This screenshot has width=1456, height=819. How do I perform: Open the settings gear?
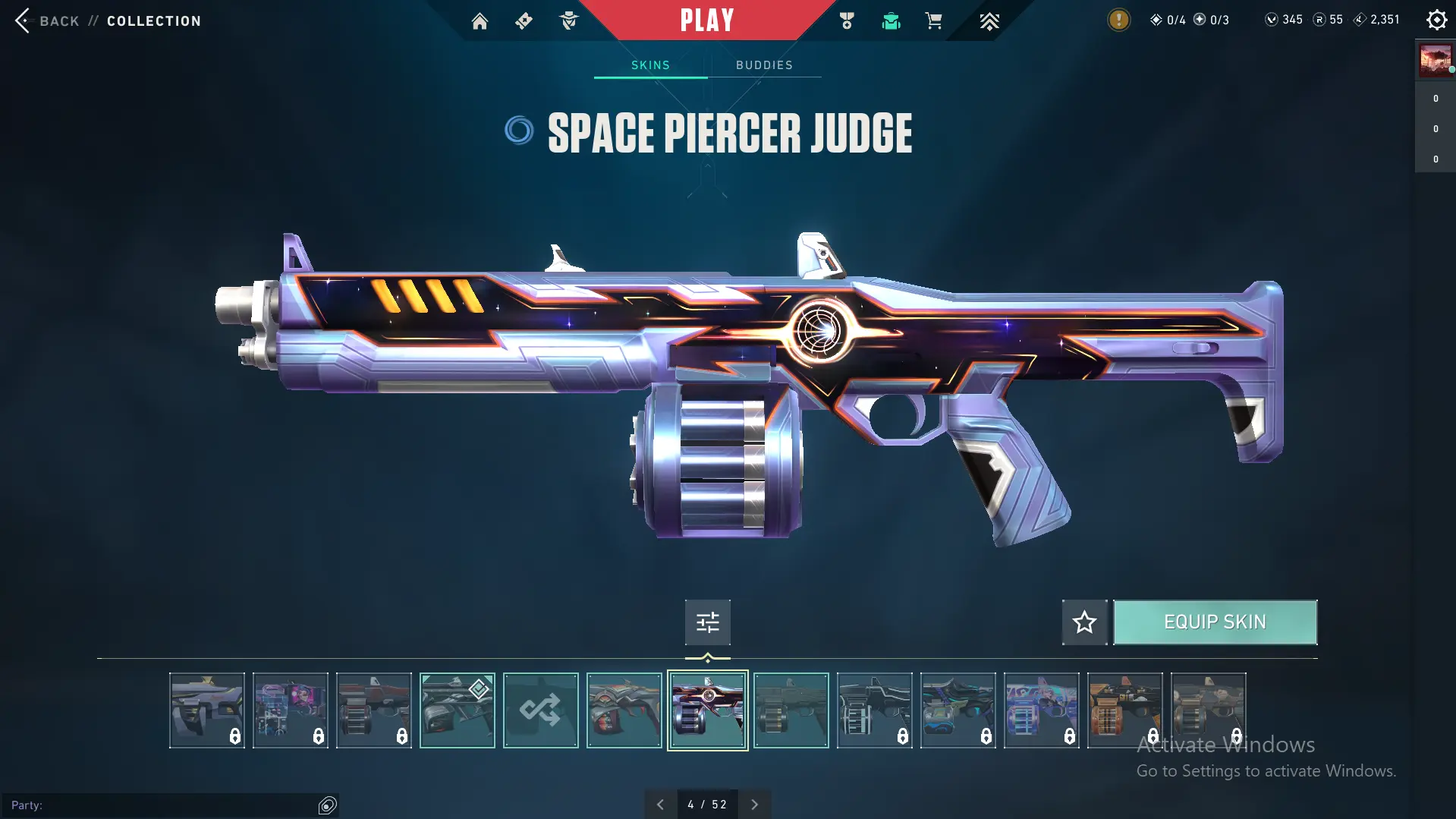coord(1436,20)
